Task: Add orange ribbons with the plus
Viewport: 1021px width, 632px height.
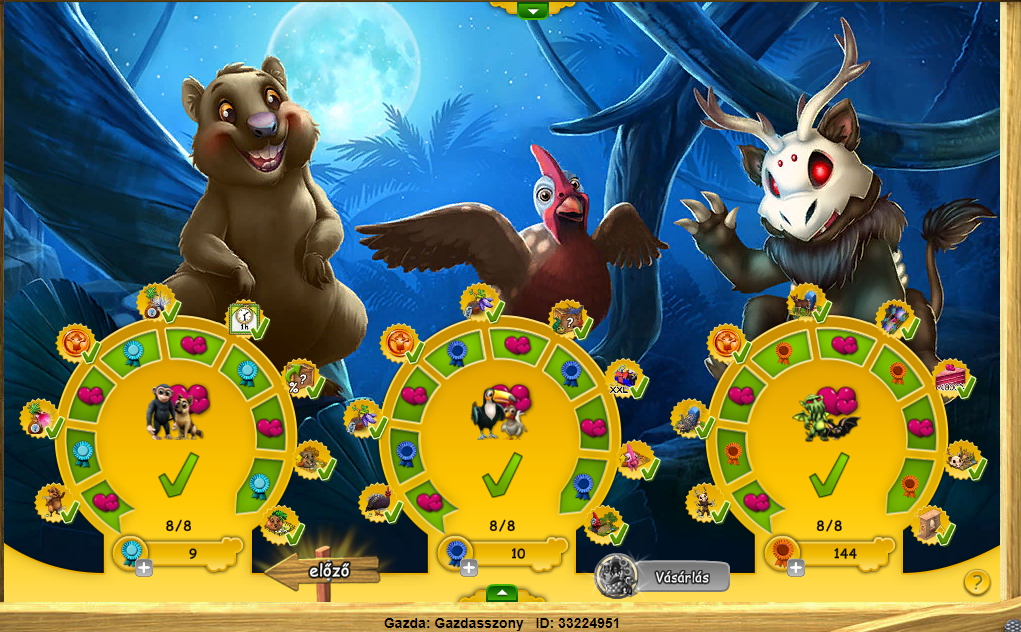Action: click(x=796, y=568)
